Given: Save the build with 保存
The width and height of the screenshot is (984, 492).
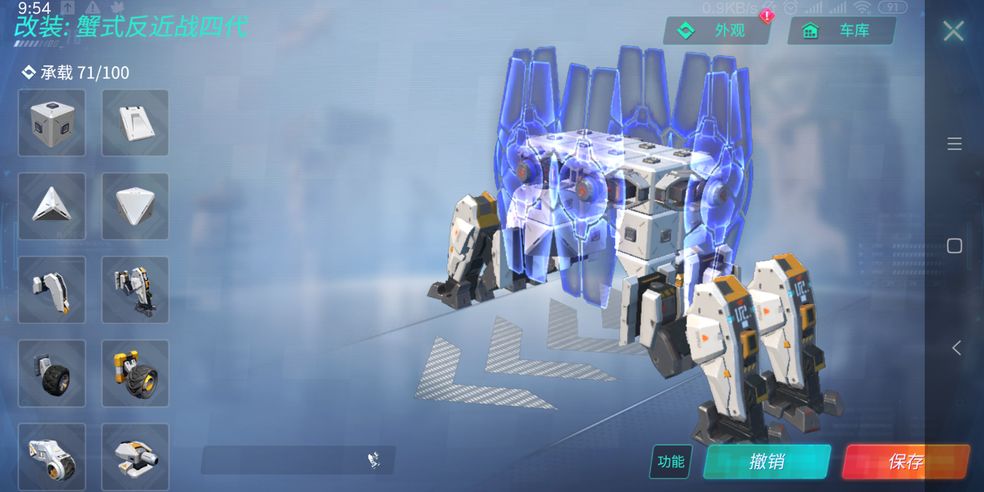Looking at the screenshot, I should click(905, 461).
